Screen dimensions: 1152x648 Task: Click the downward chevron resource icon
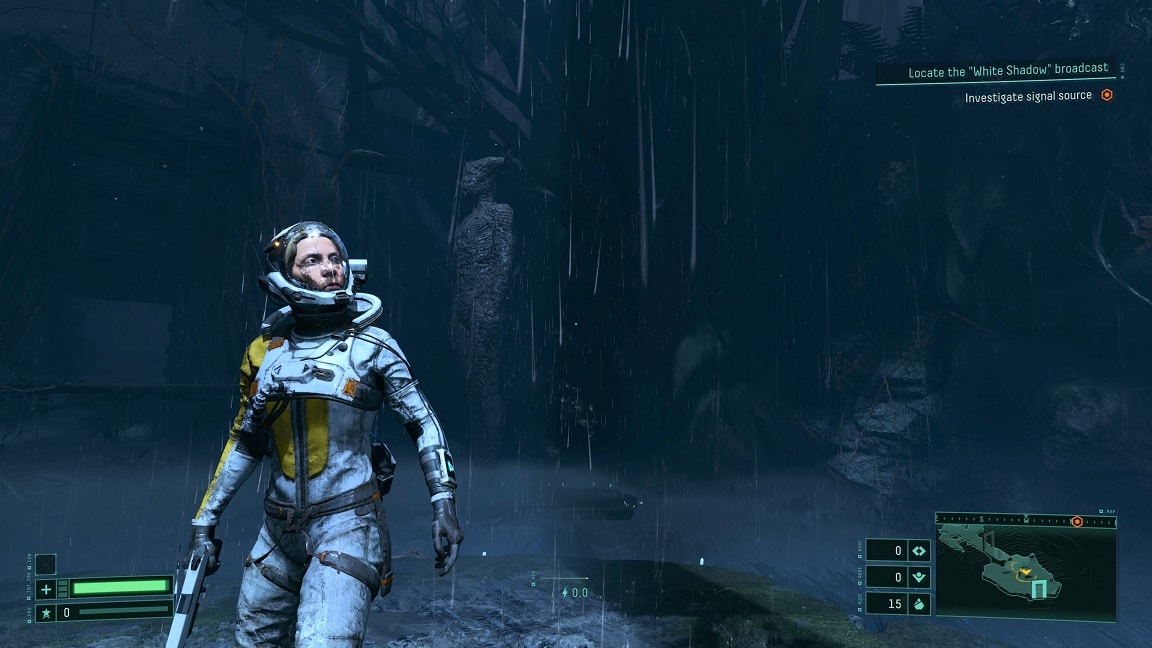(920, 577)
